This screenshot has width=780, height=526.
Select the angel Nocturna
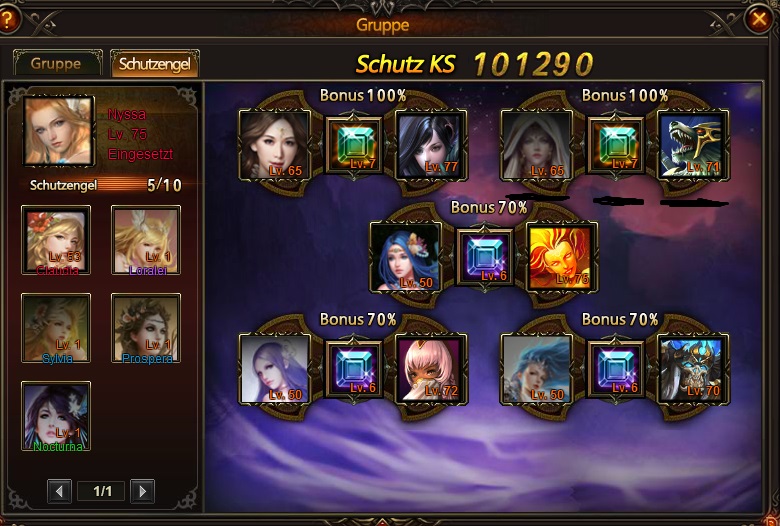click(x=56, y=416)
